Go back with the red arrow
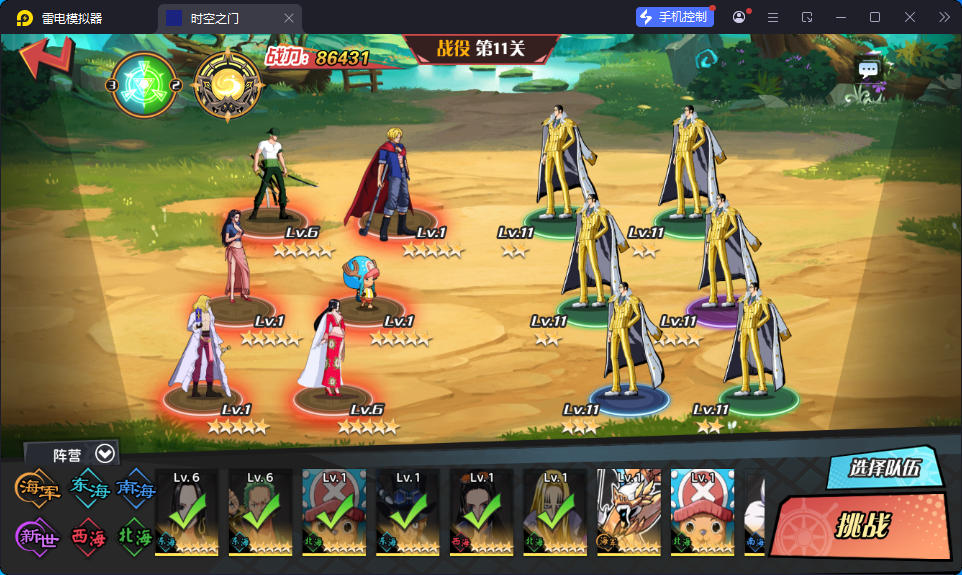The image size is (962, 575). (x=46, y=59)
